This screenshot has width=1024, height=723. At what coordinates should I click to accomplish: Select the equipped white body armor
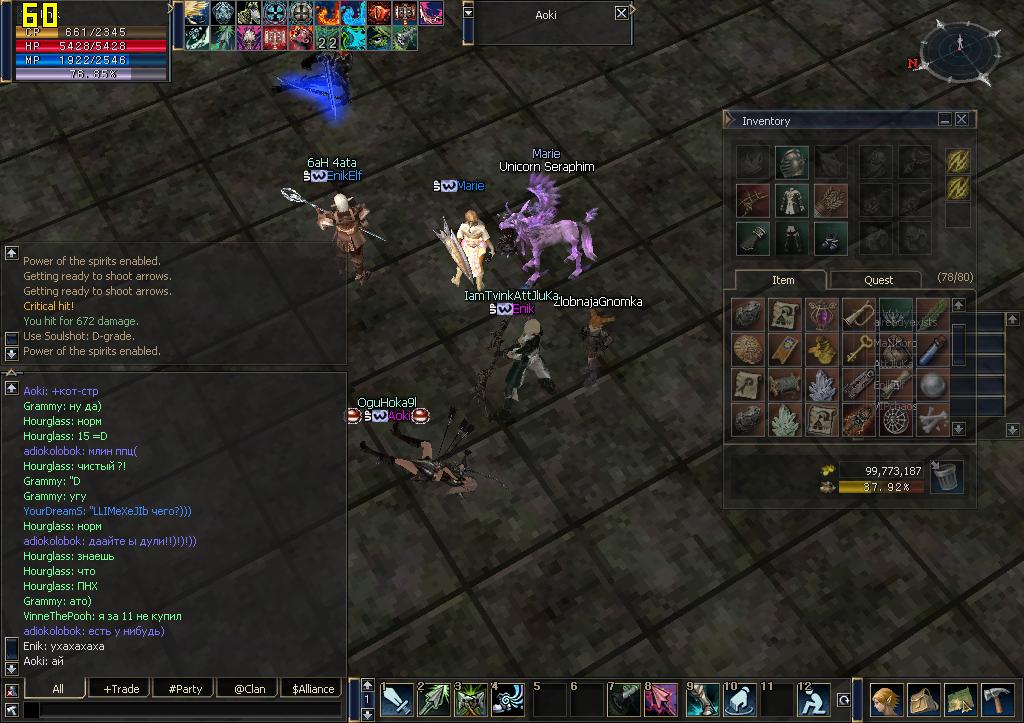pyautogui.click(x=791, y=200)
